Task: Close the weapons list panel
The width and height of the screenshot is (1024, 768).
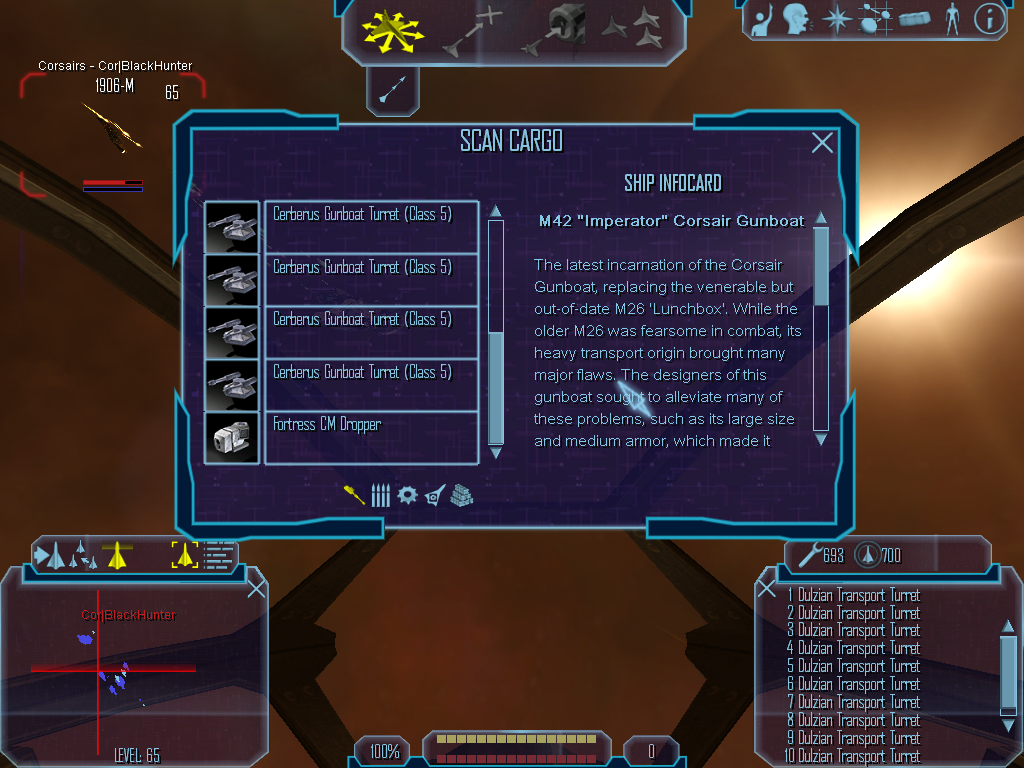Action: coord(767,588)
